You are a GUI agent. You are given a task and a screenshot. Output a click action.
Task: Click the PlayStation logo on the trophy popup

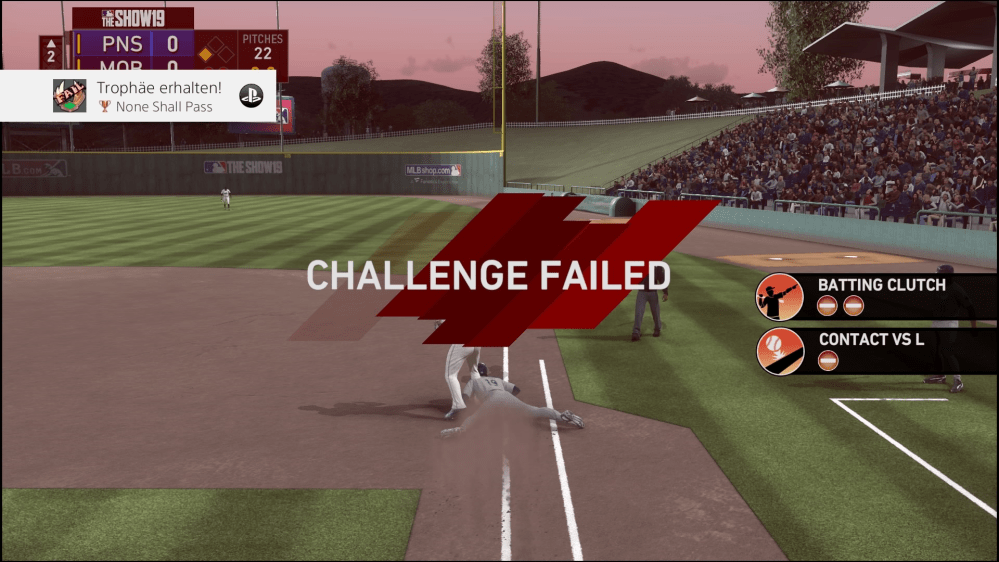[x=250, y=96]
